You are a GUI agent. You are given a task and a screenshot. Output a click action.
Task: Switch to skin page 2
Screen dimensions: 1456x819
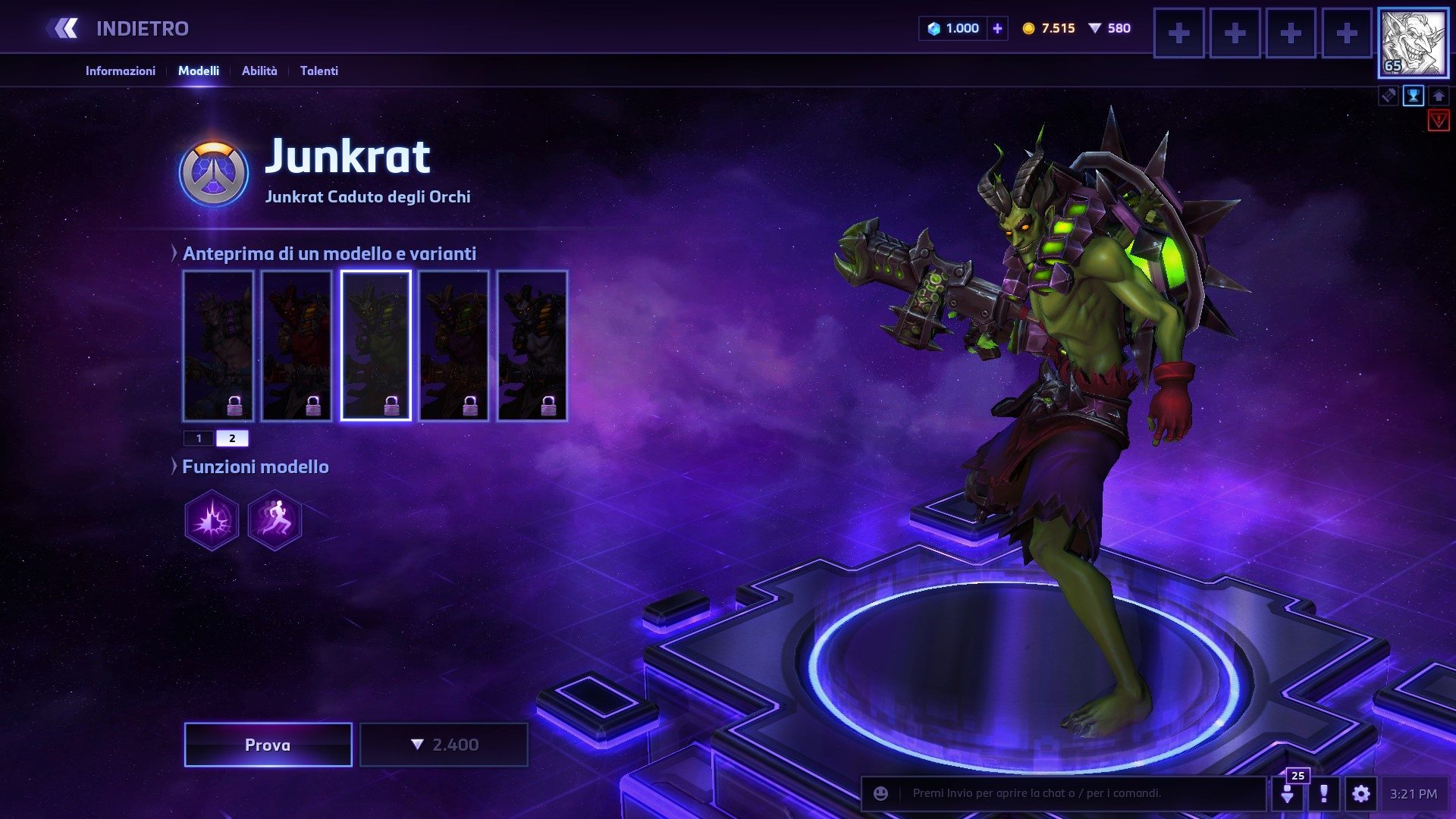coord(232,438)
